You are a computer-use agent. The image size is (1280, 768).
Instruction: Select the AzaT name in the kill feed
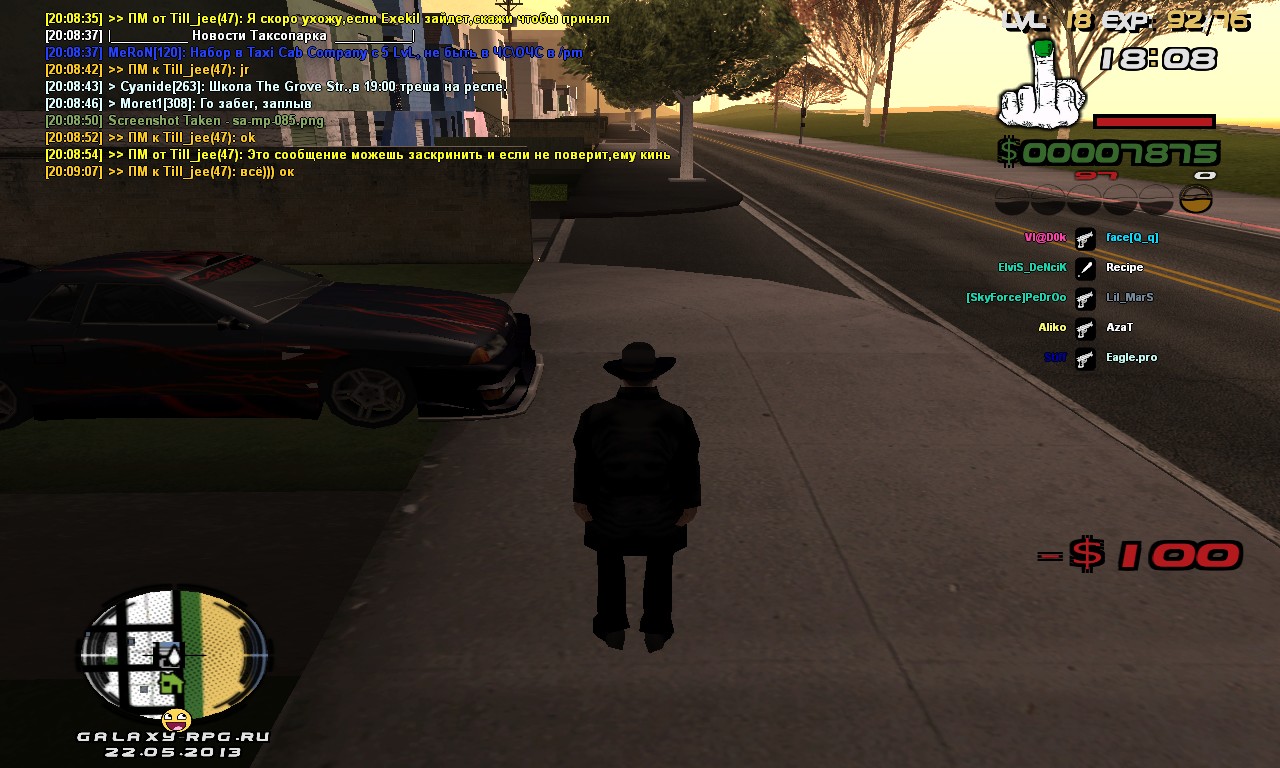(1119, 328)
